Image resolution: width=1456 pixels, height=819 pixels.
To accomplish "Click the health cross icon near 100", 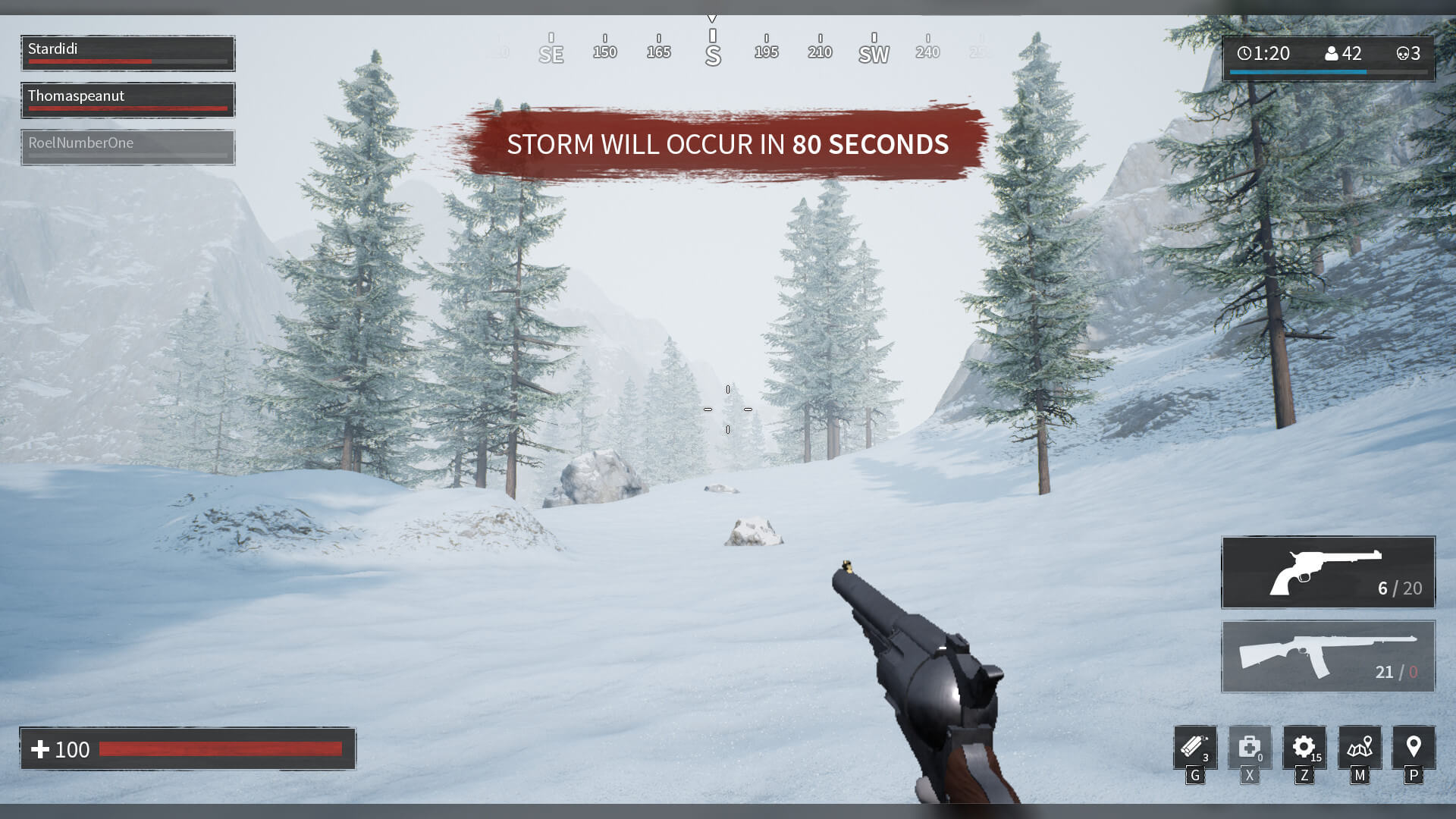I will click(x=41, y=749).
